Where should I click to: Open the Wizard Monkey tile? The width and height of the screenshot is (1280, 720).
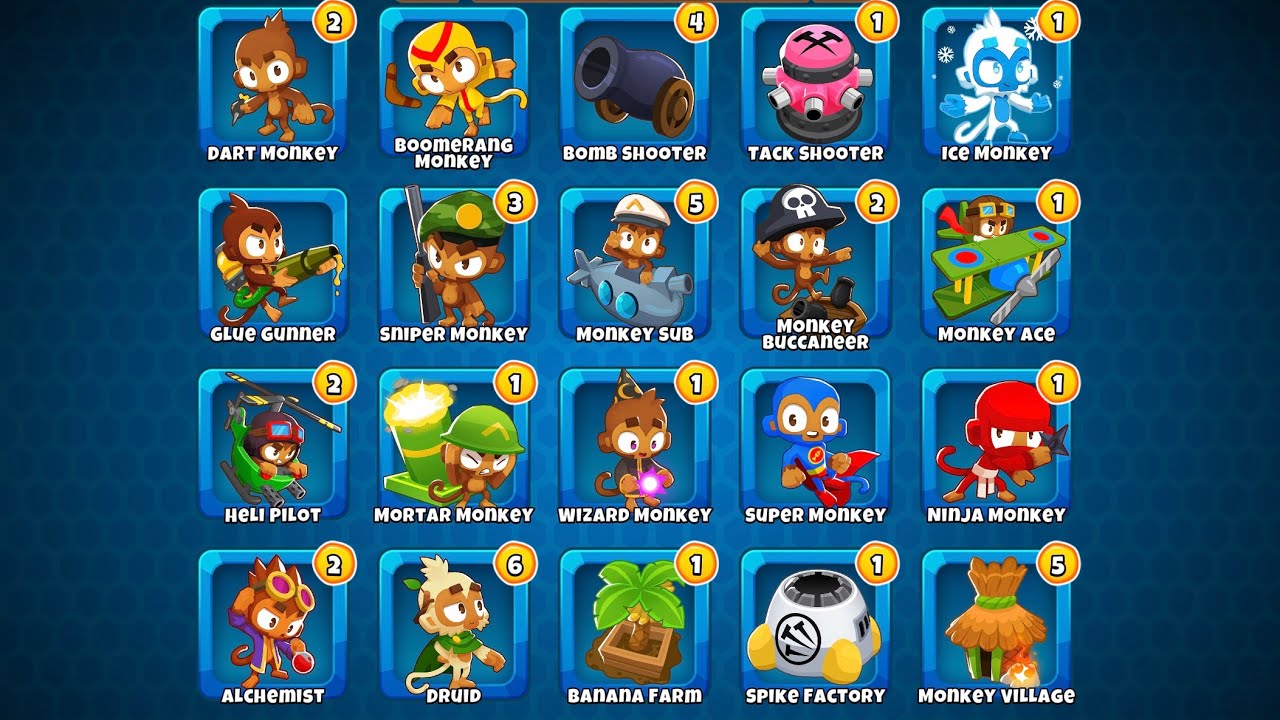pyautogui.click(x=634, y=444)
